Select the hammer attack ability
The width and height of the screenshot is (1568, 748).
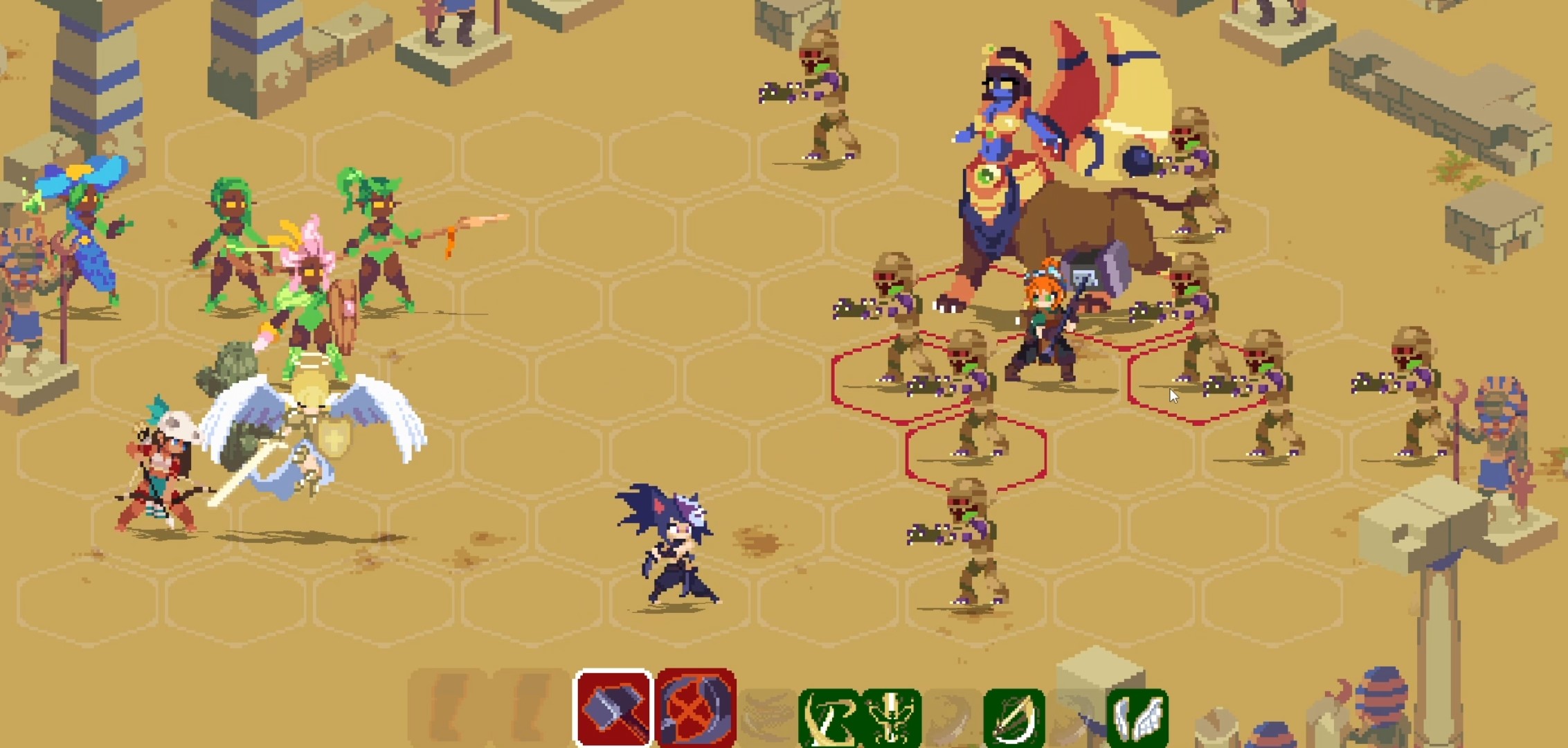pos(612,706)
